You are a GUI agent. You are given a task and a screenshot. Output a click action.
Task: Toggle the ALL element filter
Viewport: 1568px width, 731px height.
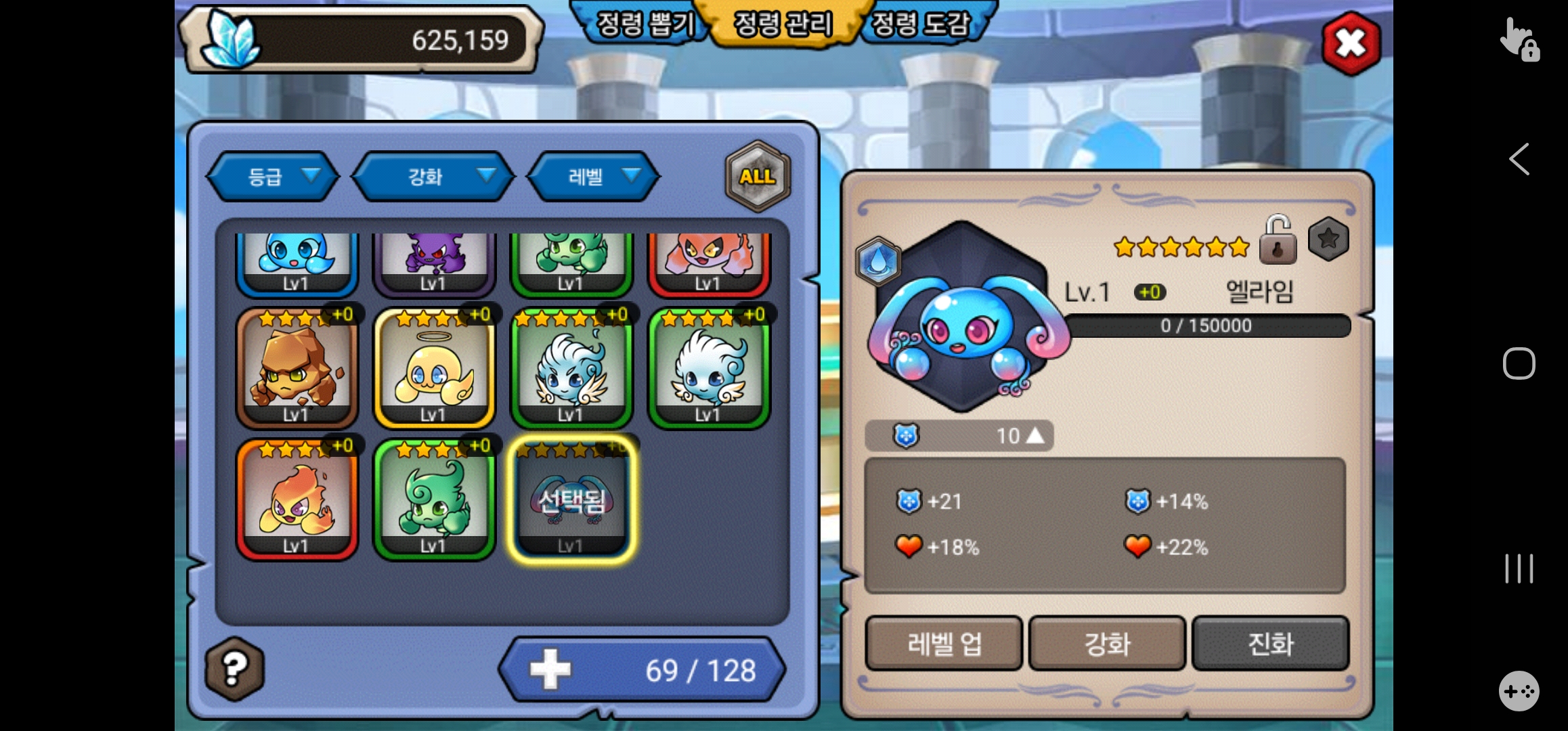coord(758,177)
